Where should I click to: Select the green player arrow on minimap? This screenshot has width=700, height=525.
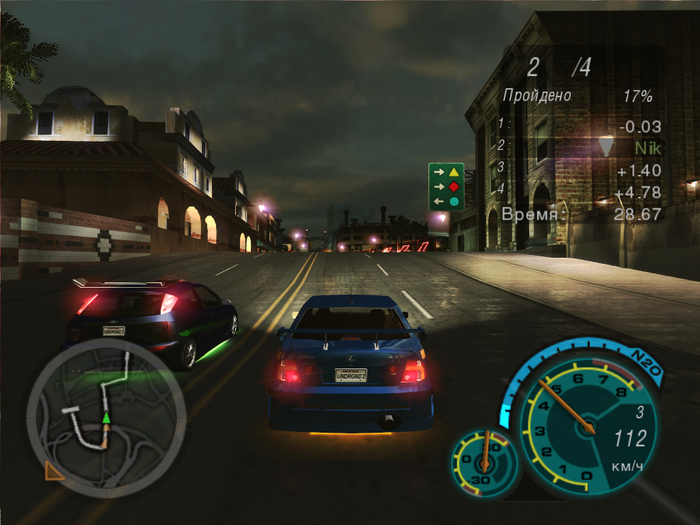point(105,415)
